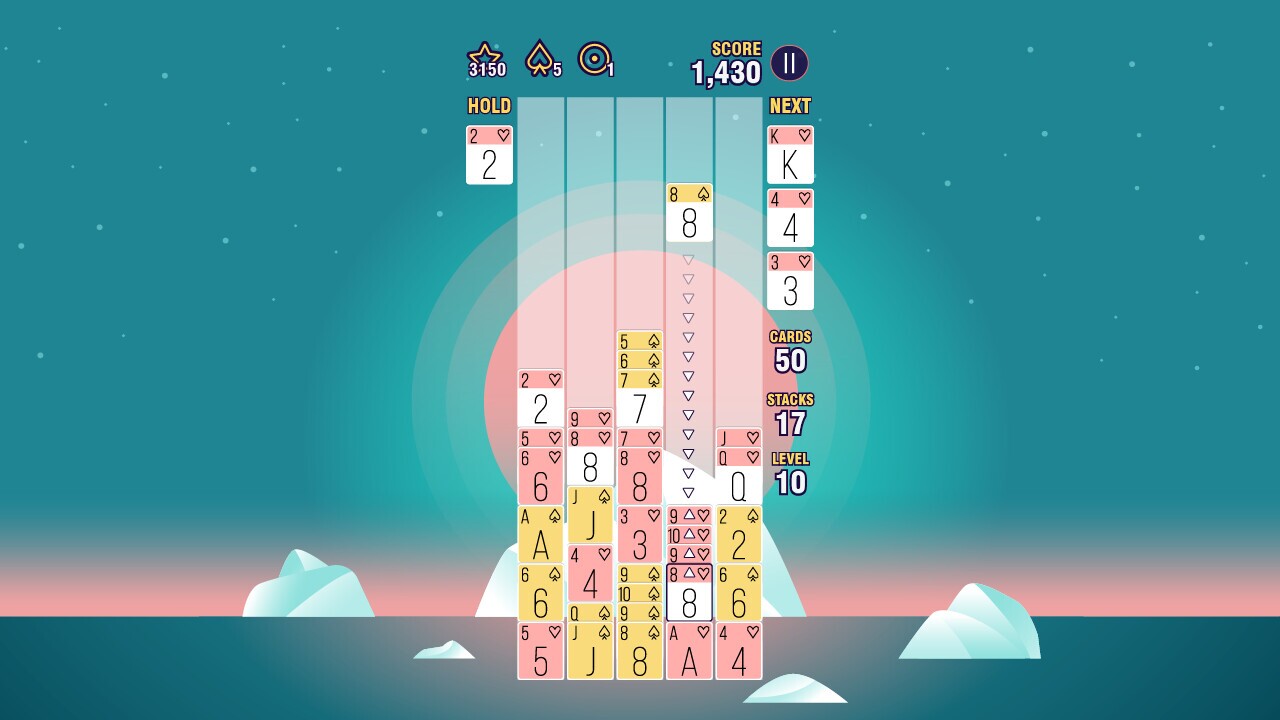Select the outlined white 8 of hearts card
This screenshot has width=1280, height=720.
pos(689,593)
